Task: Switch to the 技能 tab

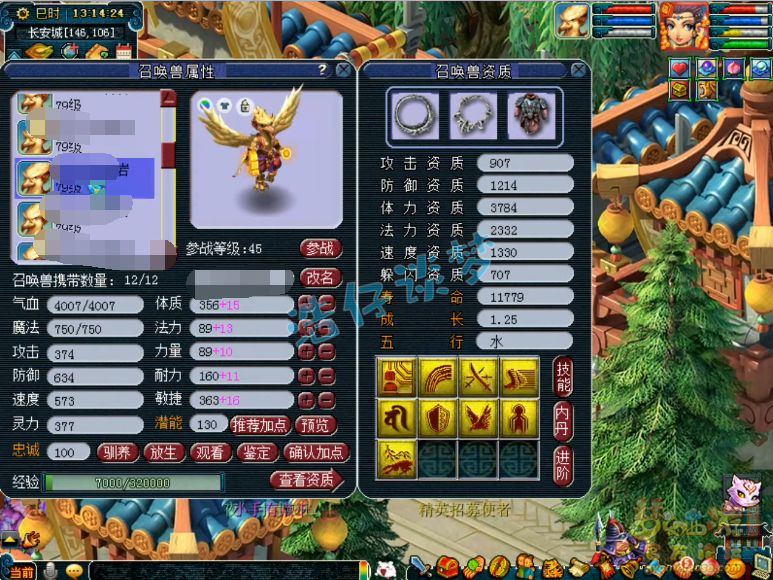Action: pyautogui.click(x=563, y=376)
